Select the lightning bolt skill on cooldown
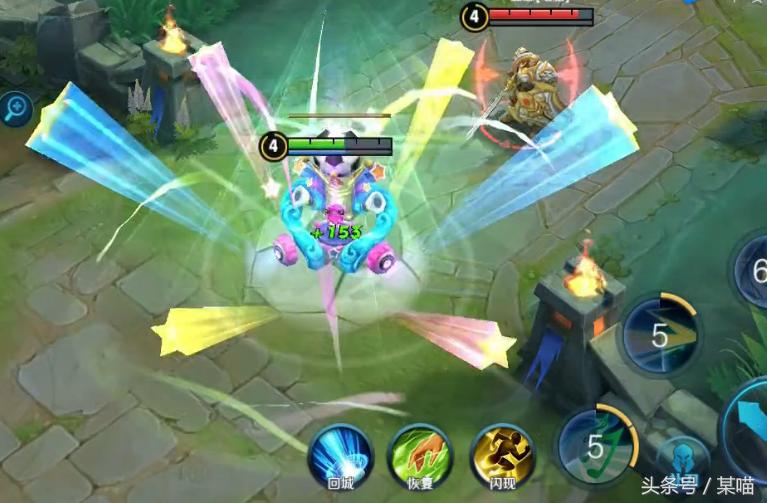Viewport: 767px width, 503px height. coord(660,334)
